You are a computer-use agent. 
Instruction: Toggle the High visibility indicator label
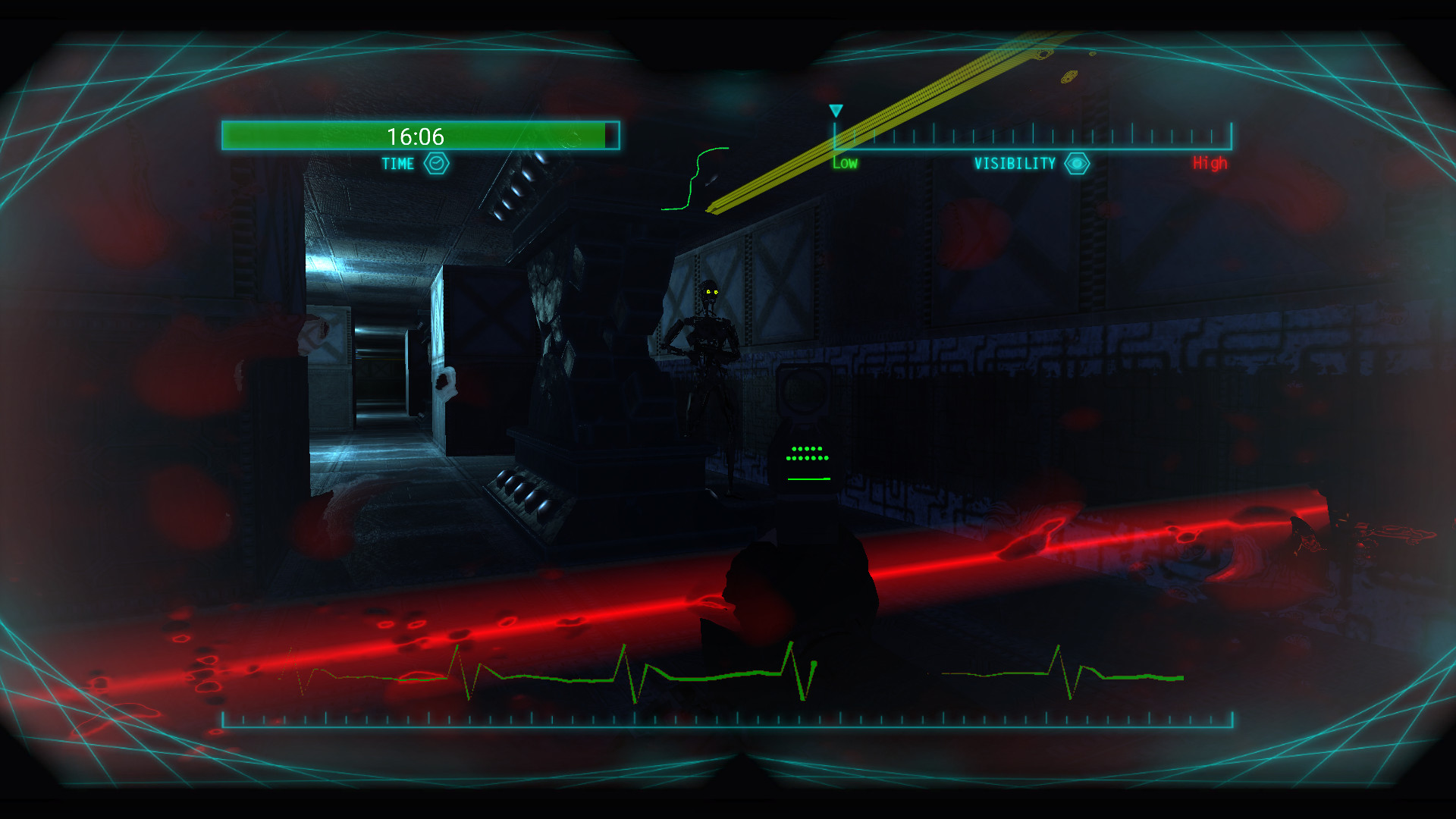pos(1209,162)
